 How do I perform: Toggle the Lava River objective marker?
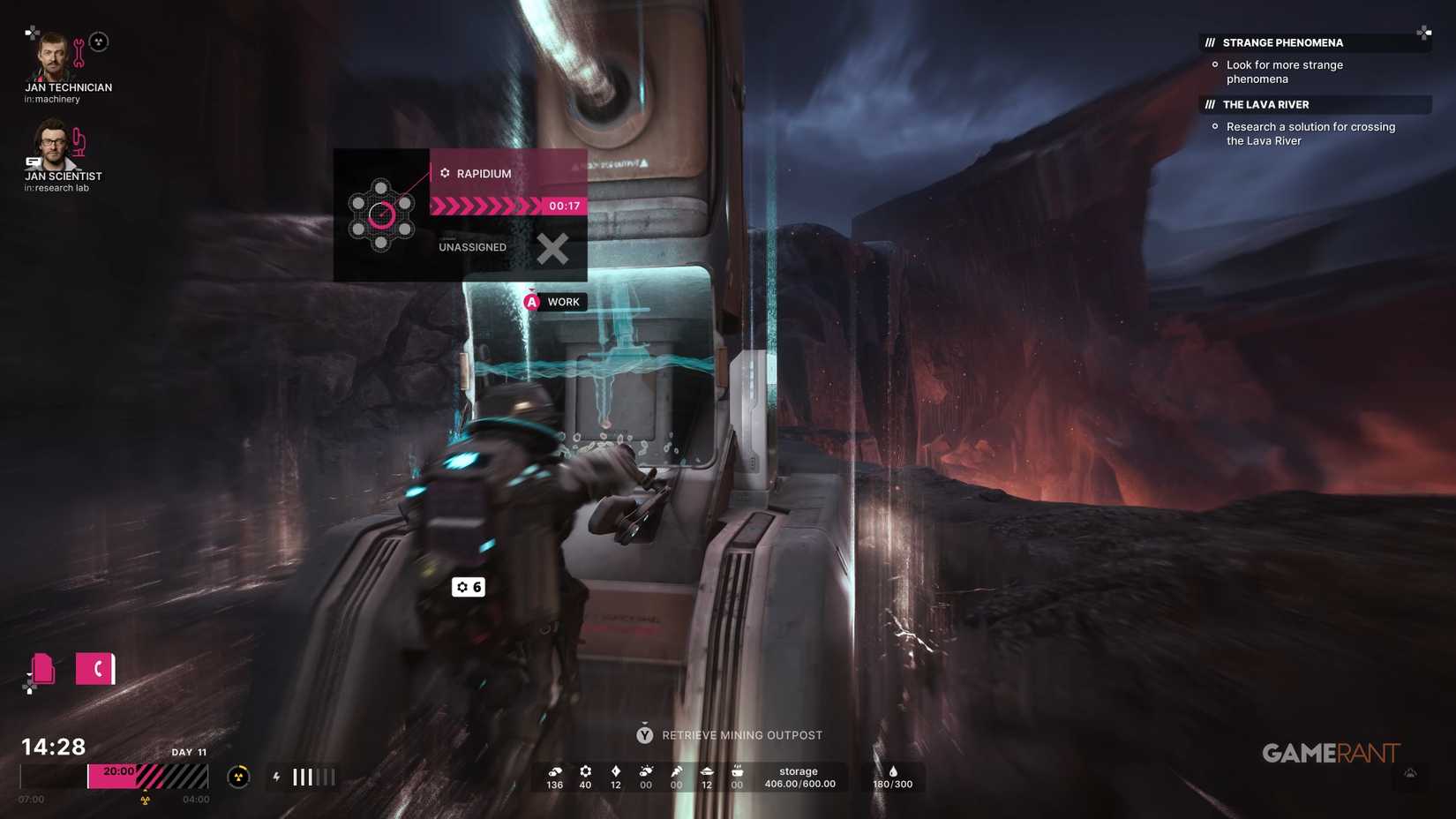point(1215,126)
